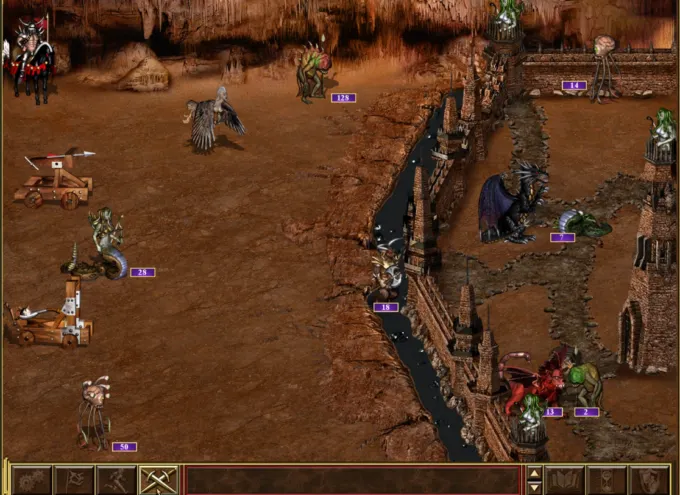Surrender the battle with the flag button

pos(74,480)
